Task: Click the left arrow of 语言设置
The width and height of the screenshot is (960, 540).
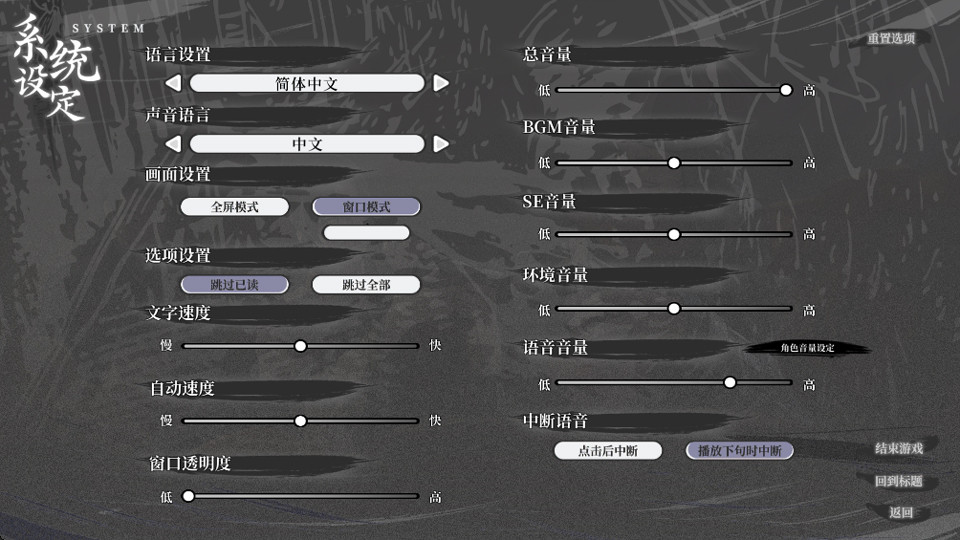Action: 173,84
